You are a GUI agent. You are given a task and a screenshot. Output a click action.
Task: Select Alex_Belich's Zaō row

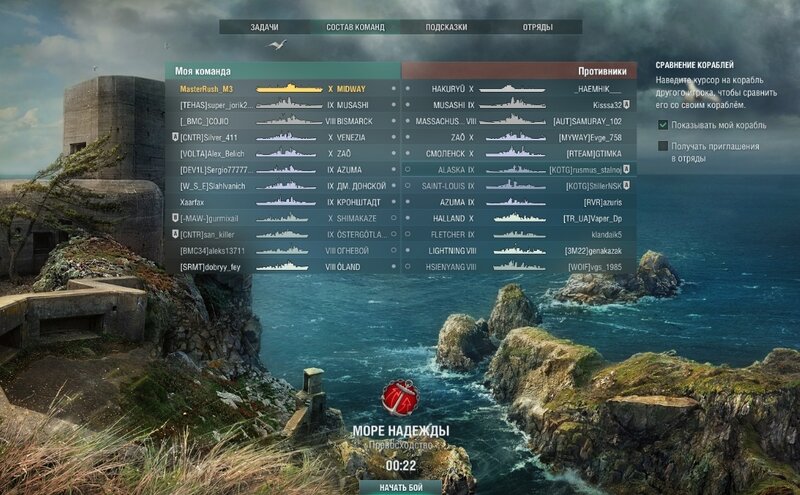click(x=282, y=153)
